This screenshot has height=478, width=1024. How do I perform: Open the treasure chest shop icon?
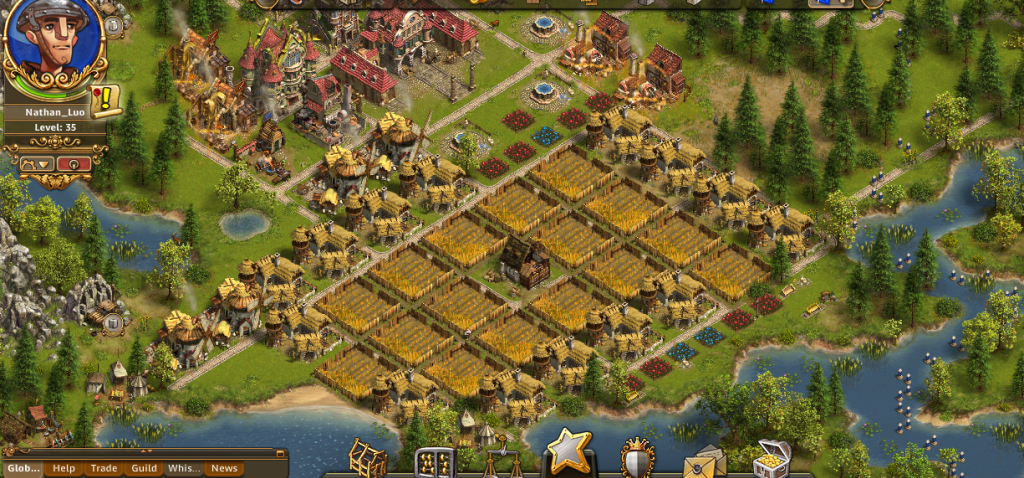(x=771, y=460)
